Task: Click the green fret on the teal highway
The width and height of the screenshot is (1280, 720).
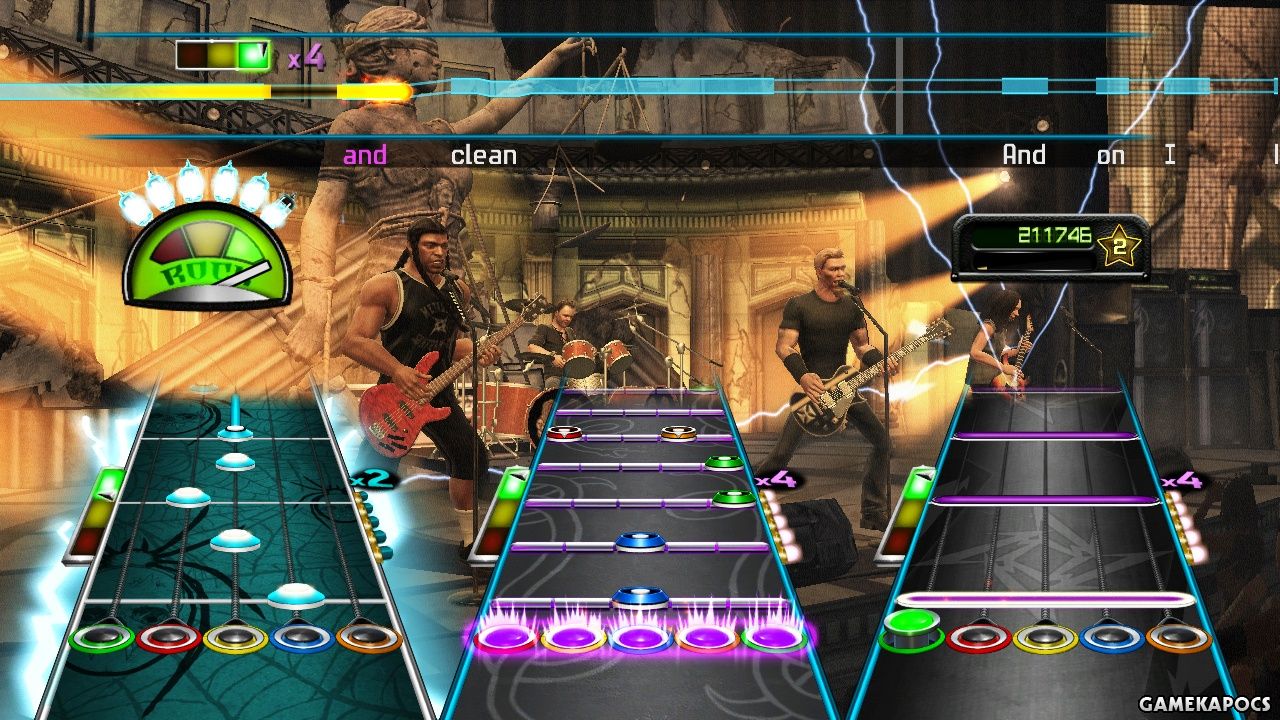Action: click(x=101, y=636)
